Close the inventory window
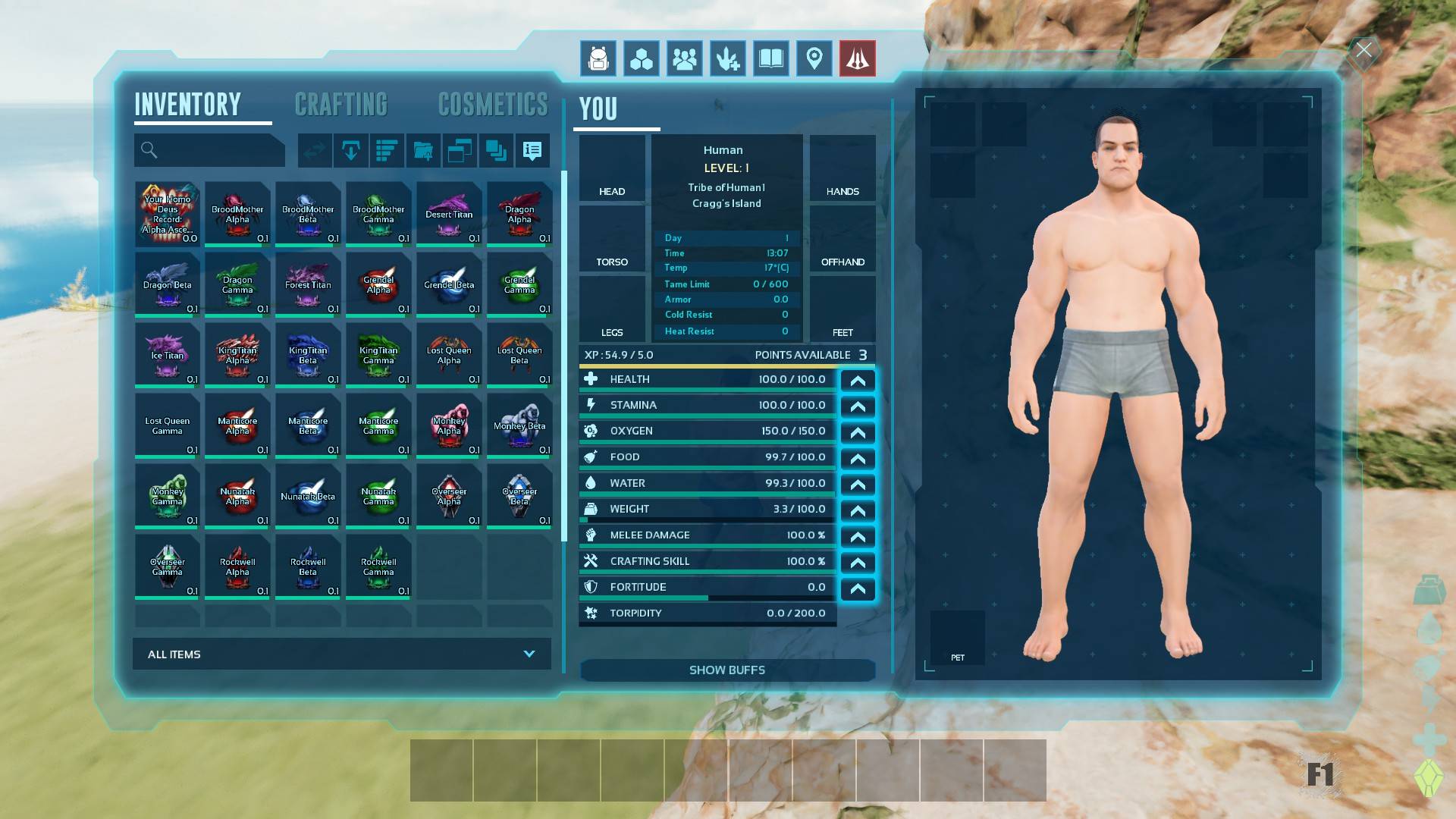 (x=1363, y=51)
